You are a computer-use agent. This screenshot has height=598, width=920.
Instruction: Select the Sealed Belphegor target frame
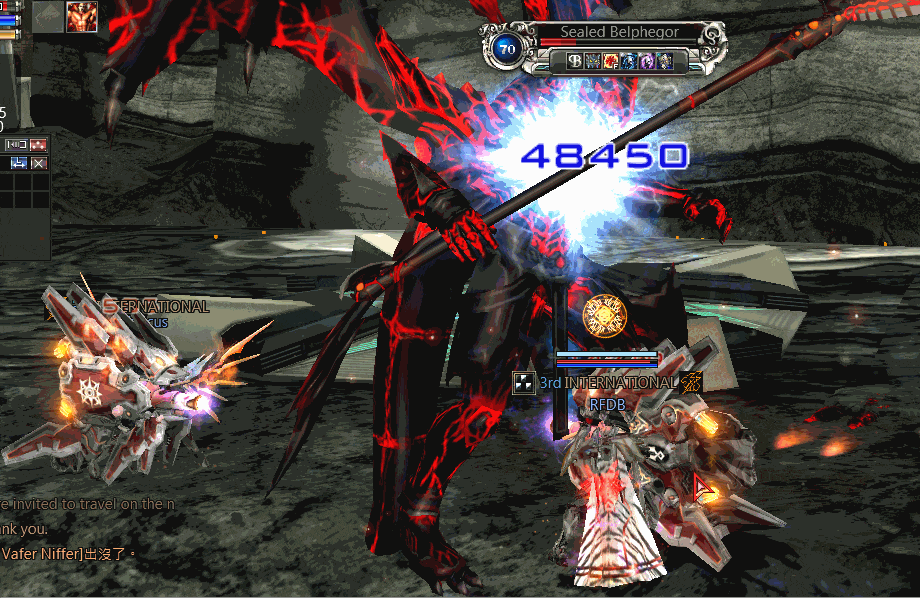[619, 32]
